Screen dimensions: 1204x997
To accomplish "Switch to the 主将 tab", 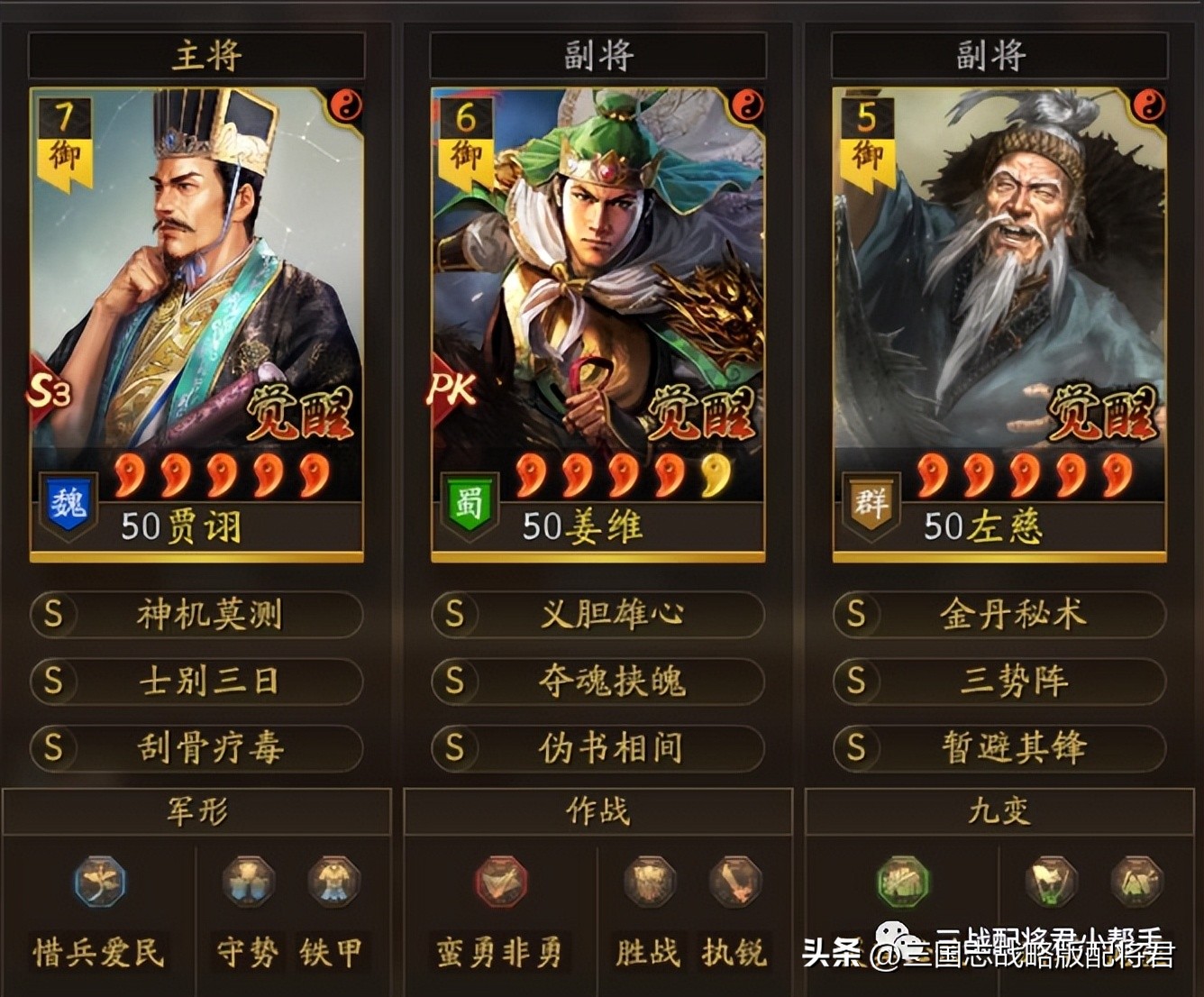I will pos(196,54).
